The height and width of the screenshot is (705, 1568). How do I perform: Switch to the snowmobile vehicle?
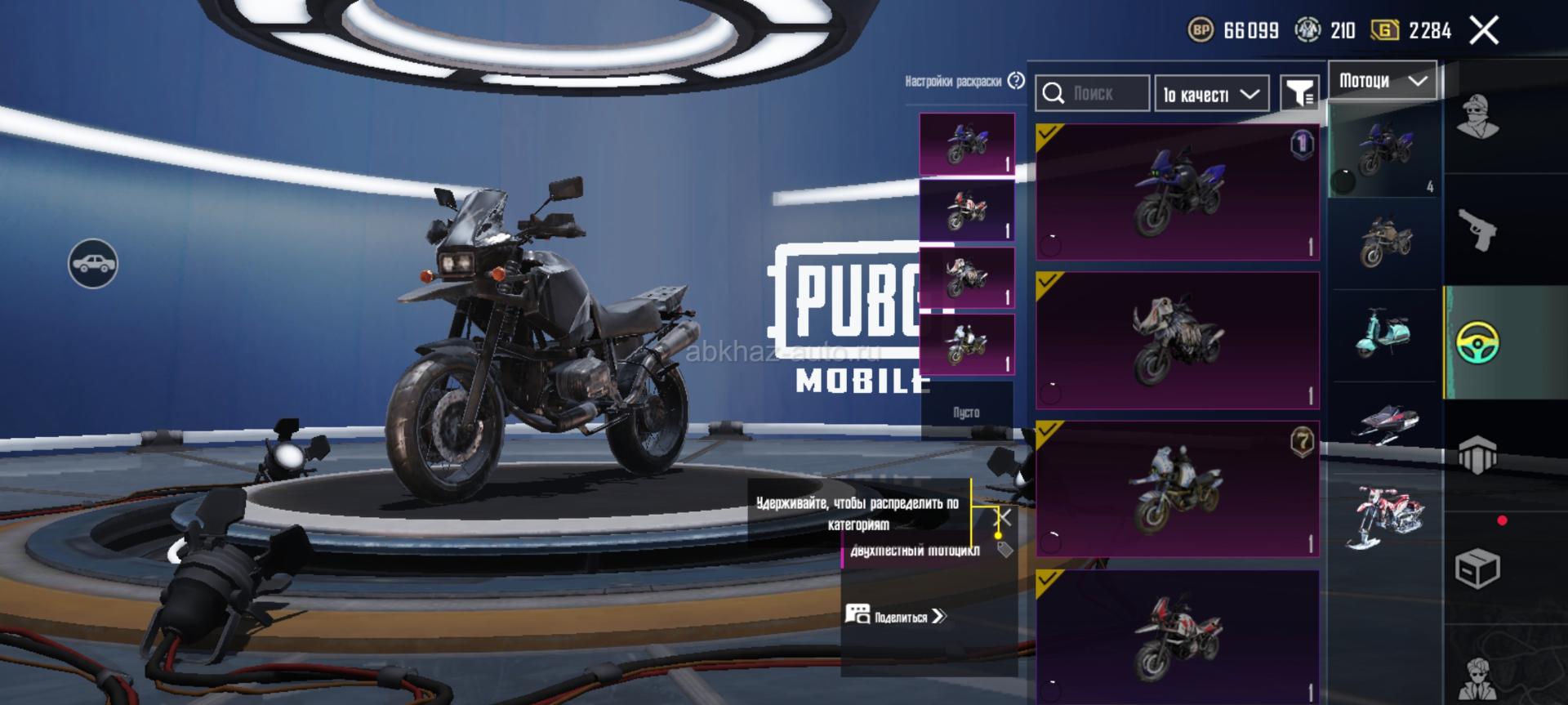1385,422
